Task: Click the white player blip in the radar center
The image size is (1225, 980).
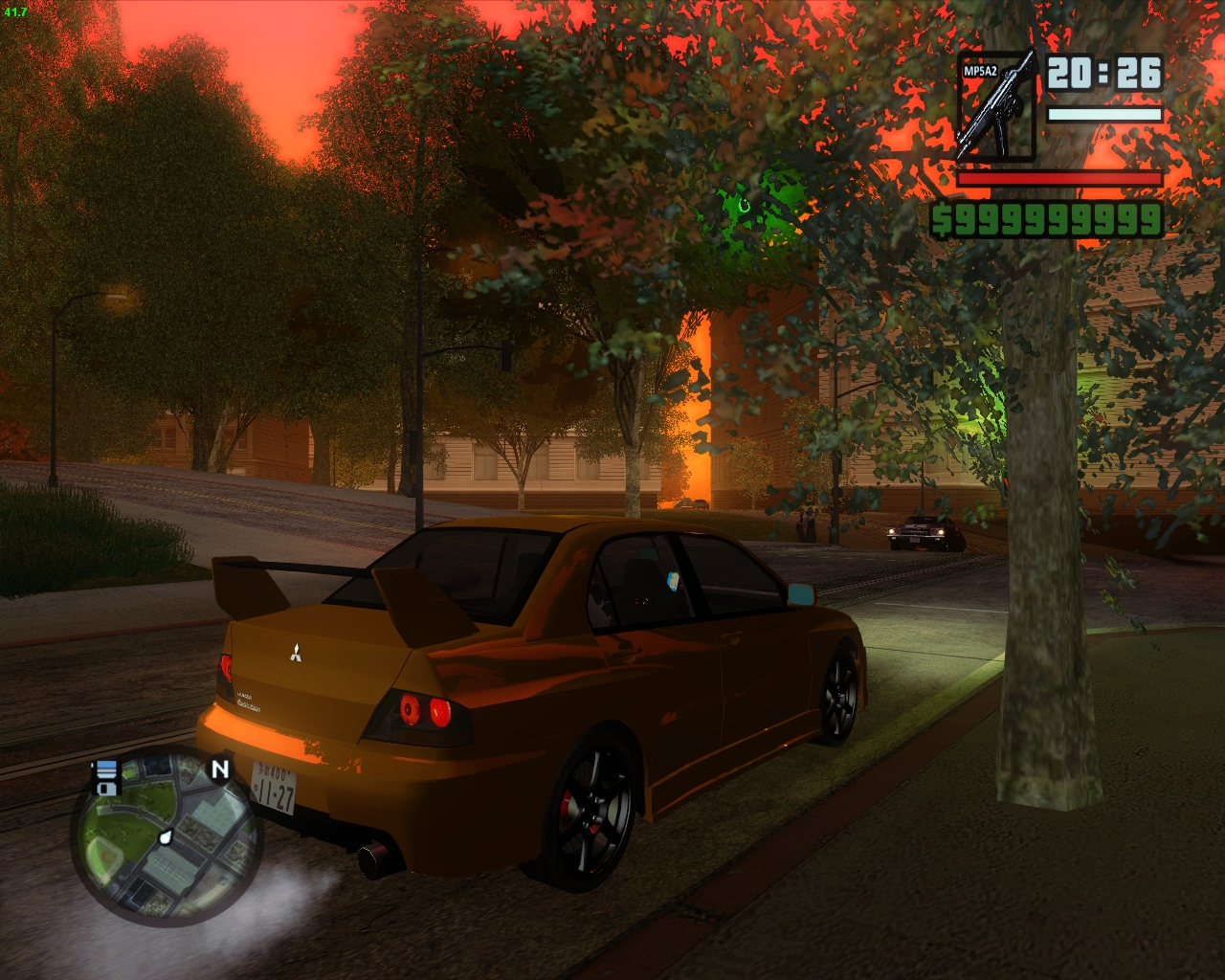Action: 166,837
